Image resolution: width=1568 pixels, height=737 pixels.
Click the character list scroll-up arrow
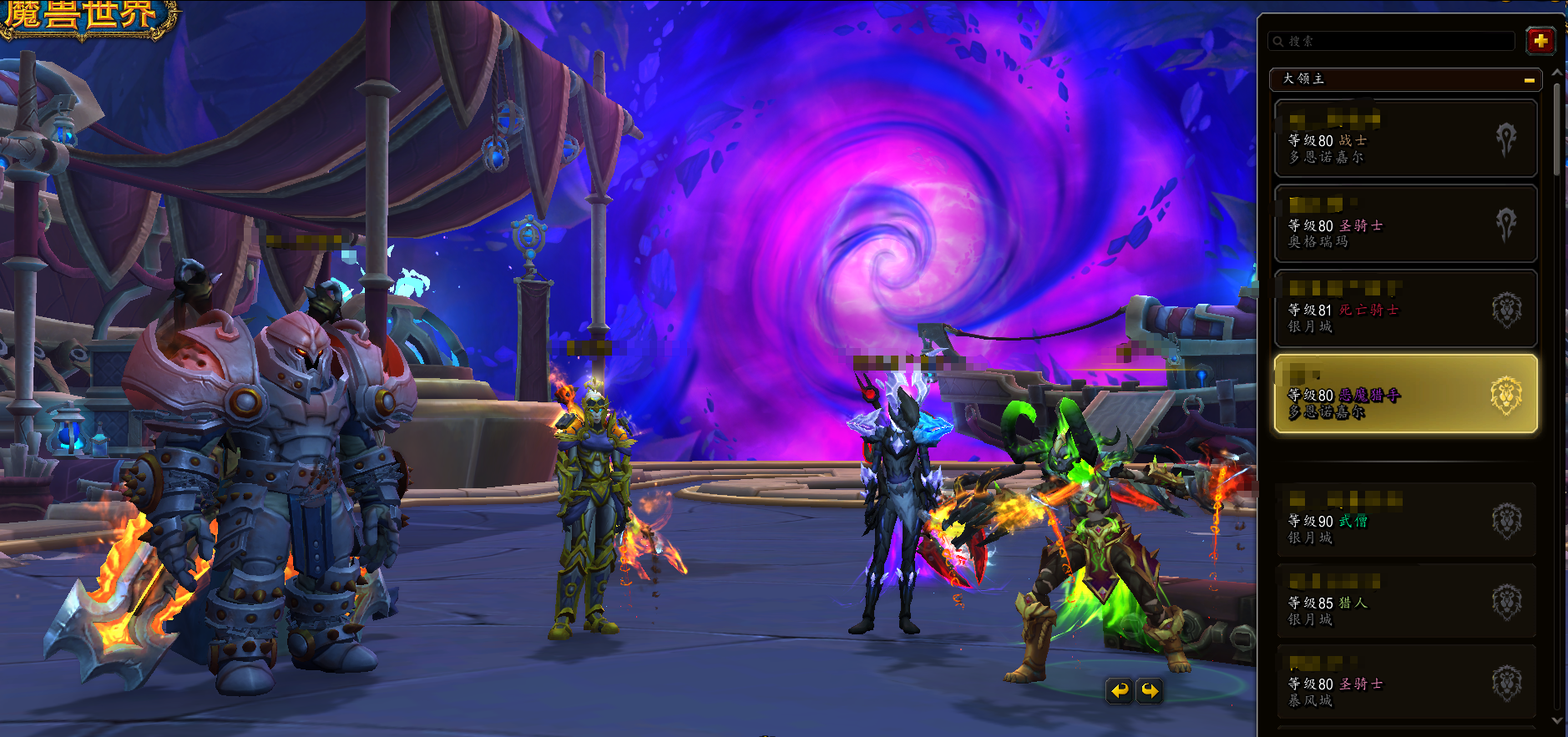pyautogui.click(x=1557, y=73)
